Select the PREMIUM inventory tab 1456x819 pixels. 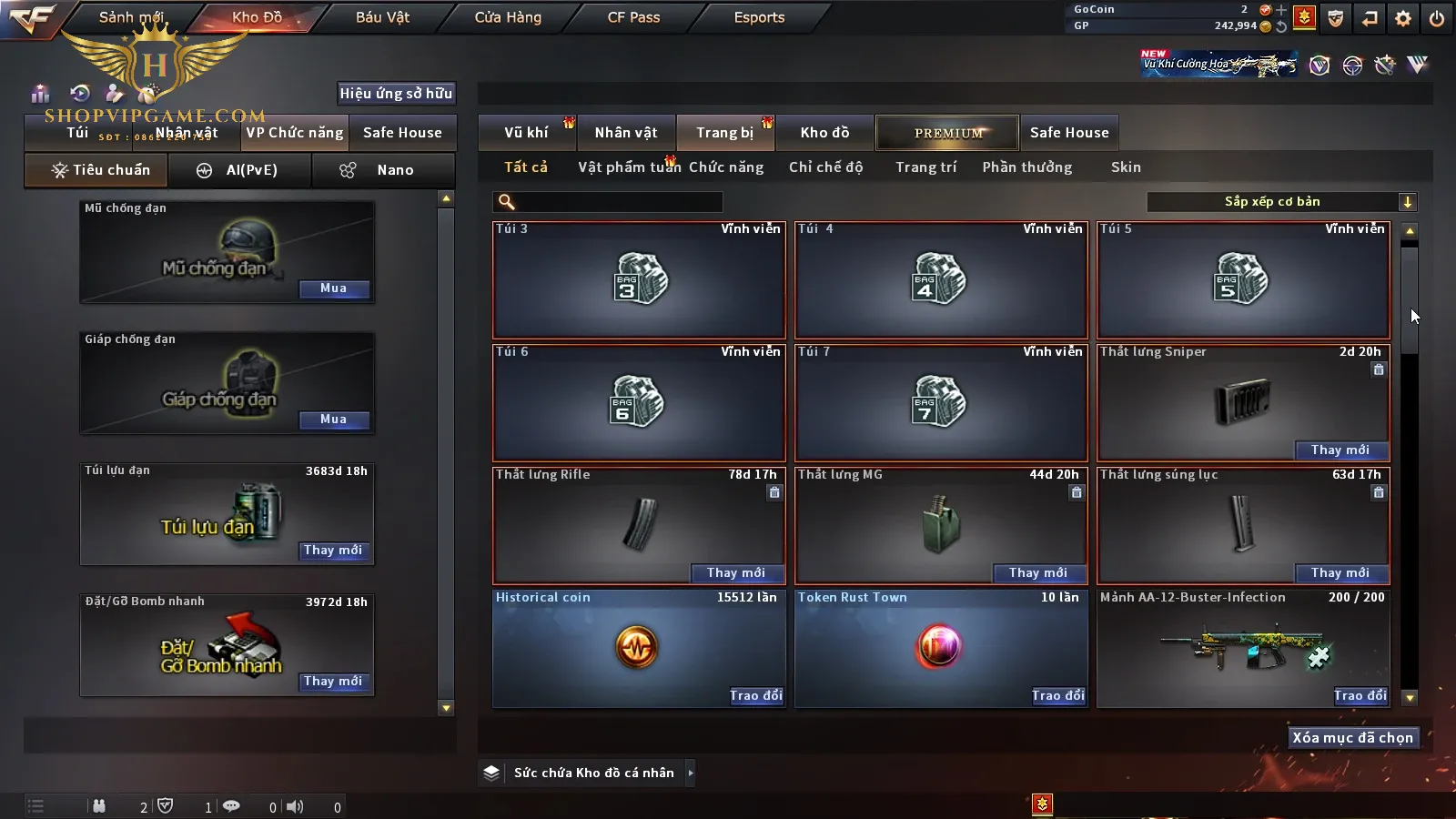947,133
